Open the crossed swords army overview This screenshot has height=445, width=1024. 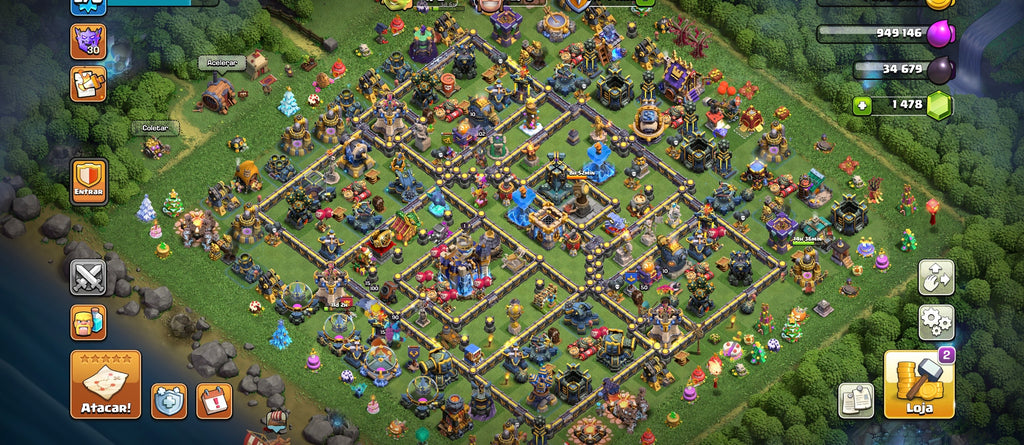88,276
